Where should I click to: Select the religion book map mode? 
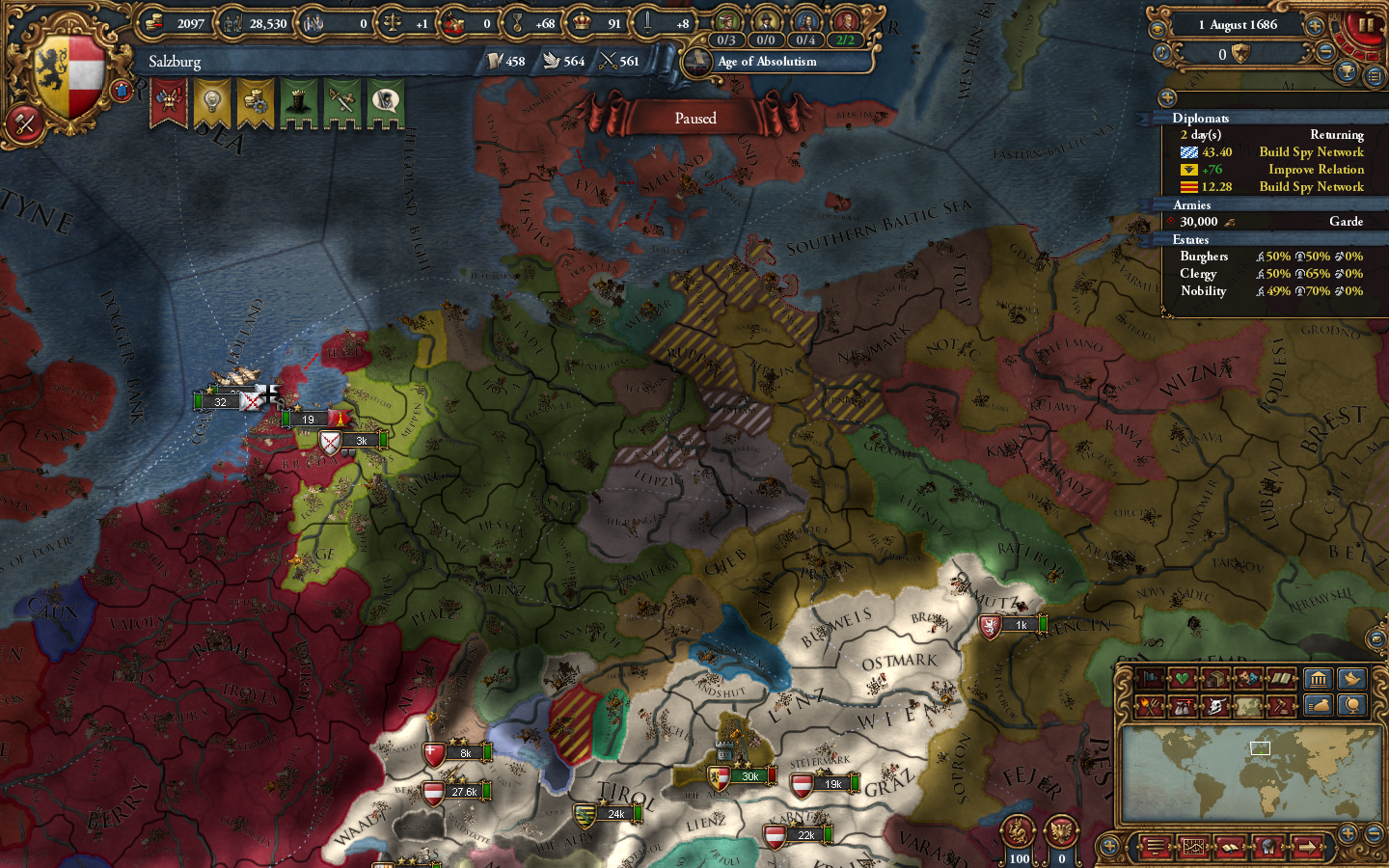(1280, 678)
